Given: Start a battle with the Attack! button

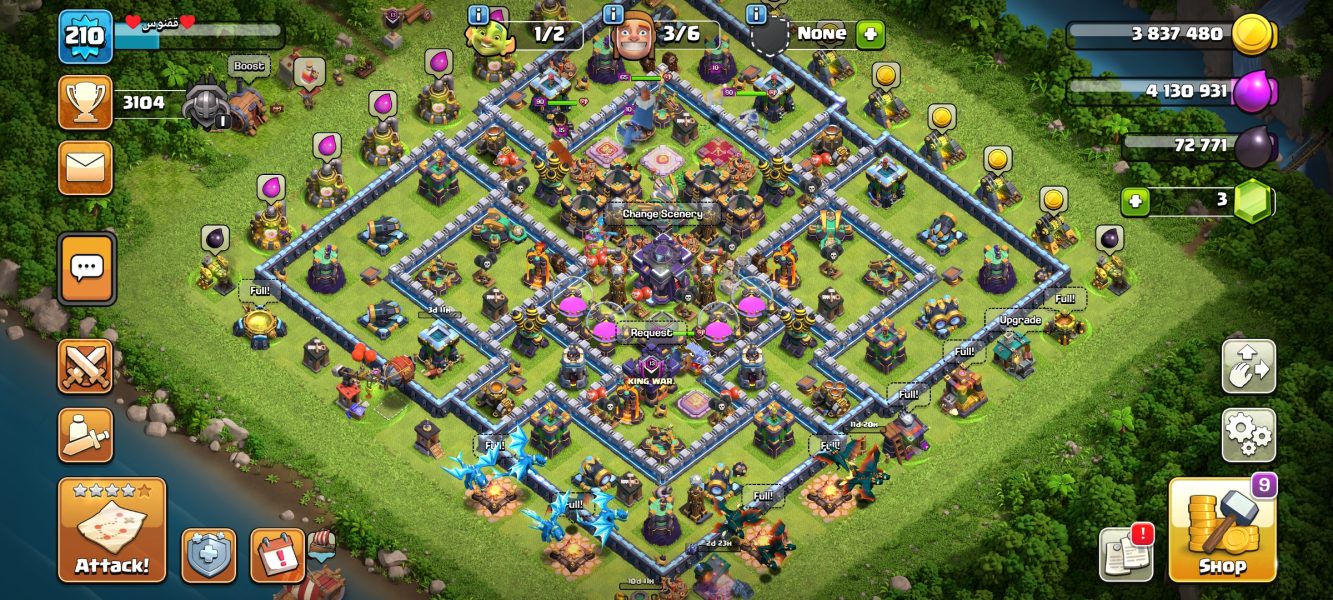Looking at the screenshot, I should 112,530.
